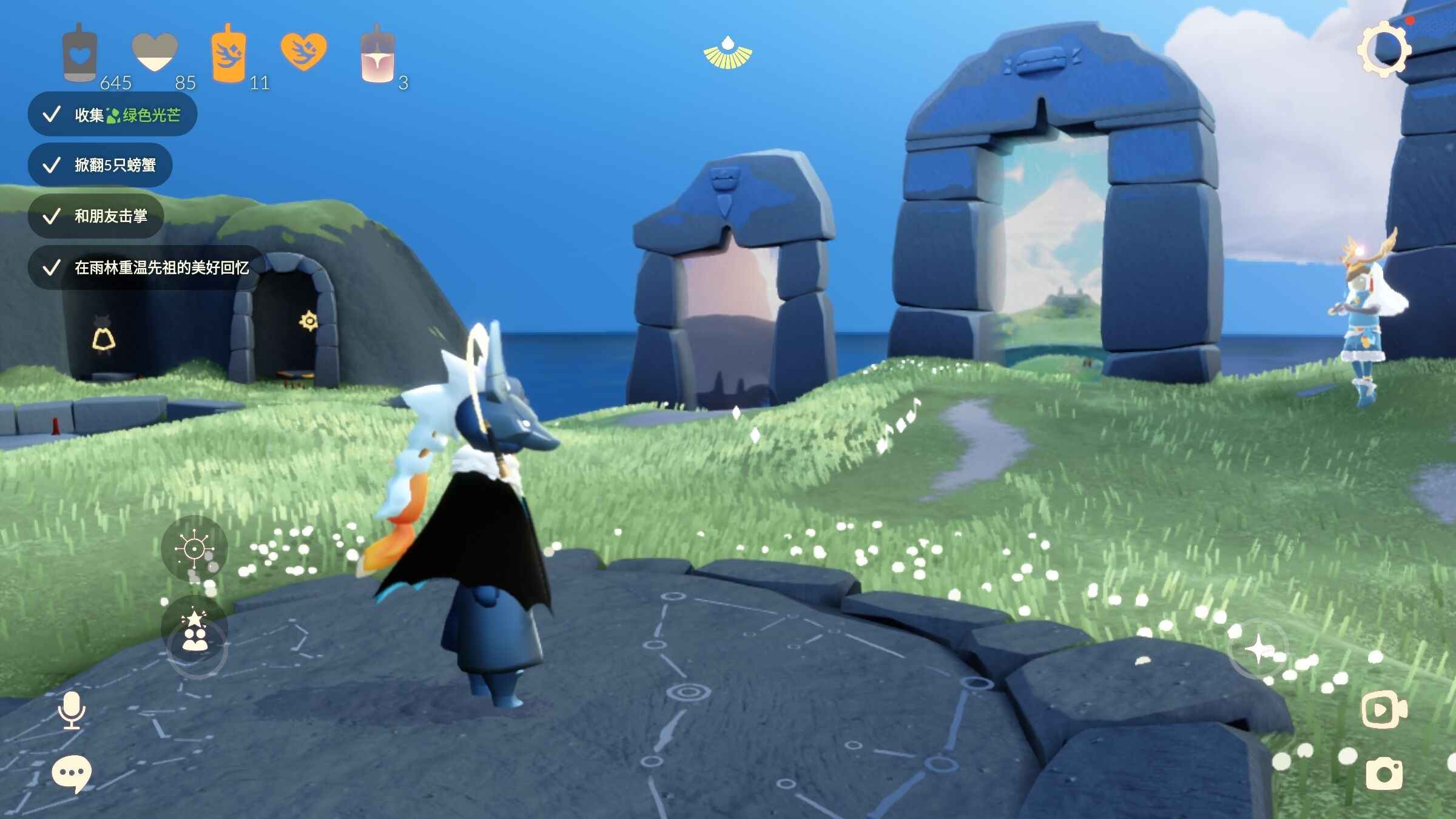Open the orange seasonal candle icon
The width and height of the screenshot is (1456, 819).
coord(229,55)
